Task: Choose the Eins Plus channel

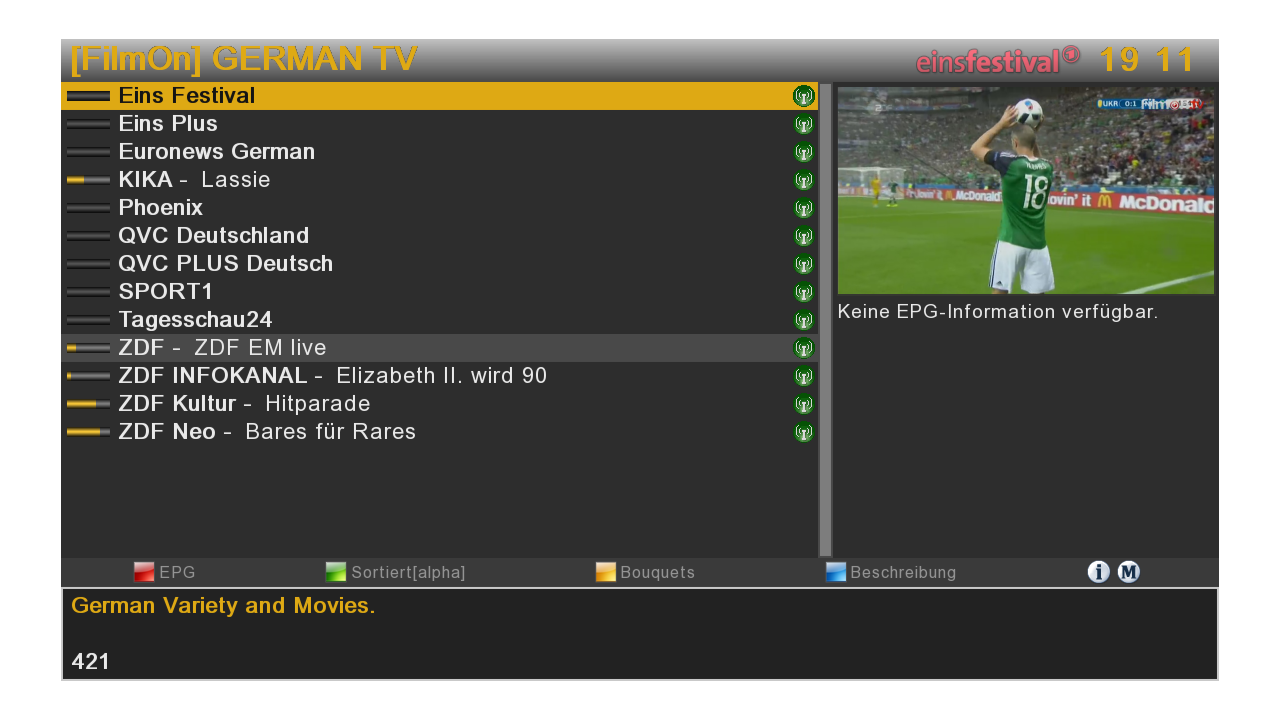Action: point(168,124)
